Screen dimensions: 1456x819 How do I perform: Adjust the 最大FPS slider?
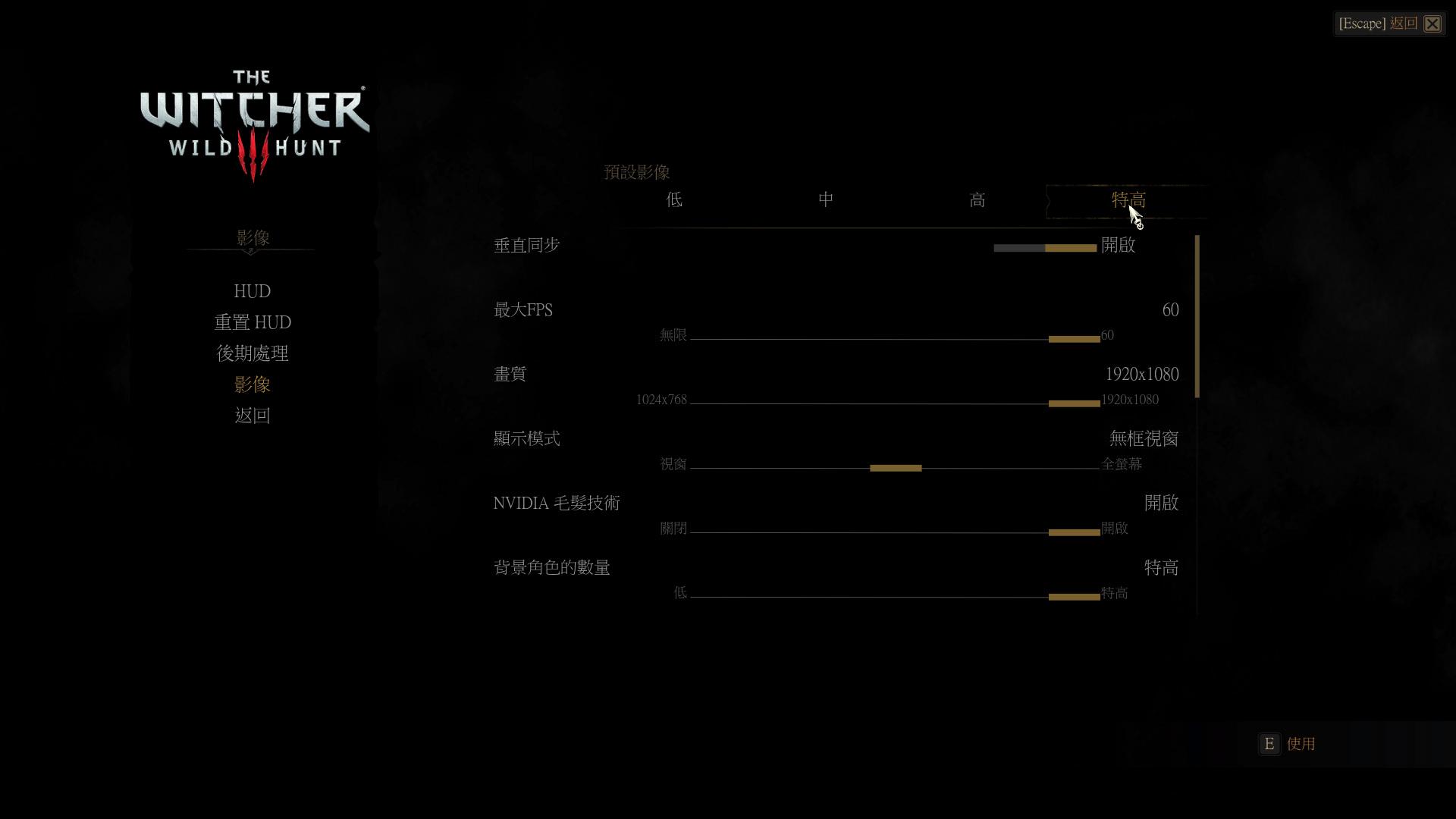1074,339
